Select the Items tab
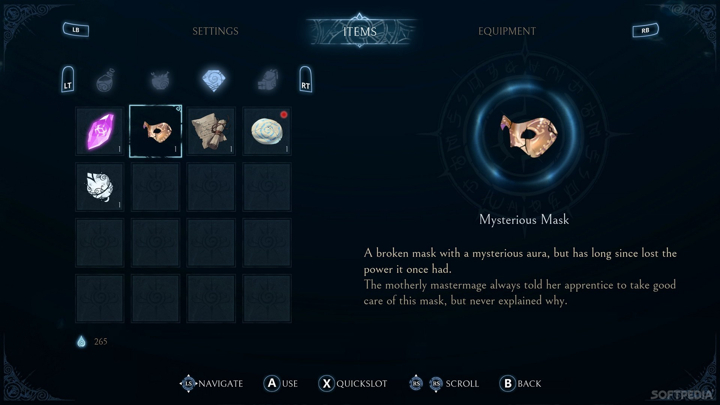The height and width of the screenshot is (405, 720). 360,31
